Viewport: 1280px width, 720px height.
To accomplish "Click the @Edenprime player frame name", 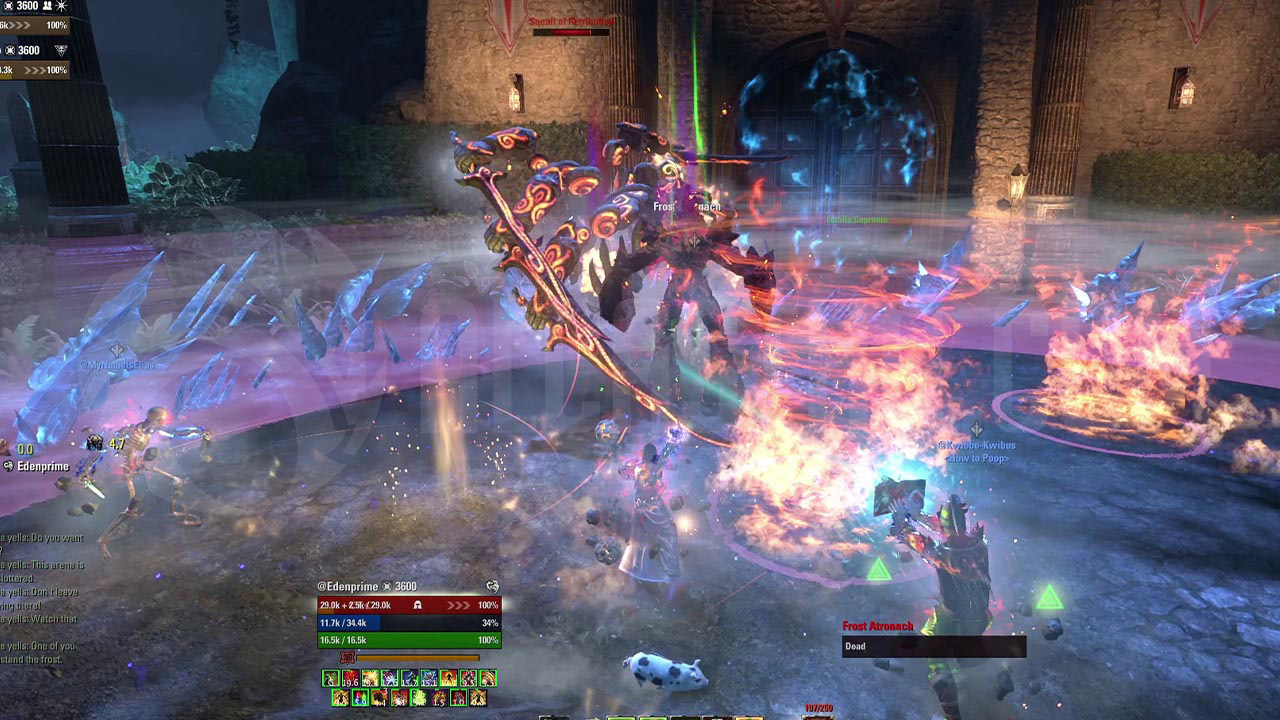I will point(352,586).
